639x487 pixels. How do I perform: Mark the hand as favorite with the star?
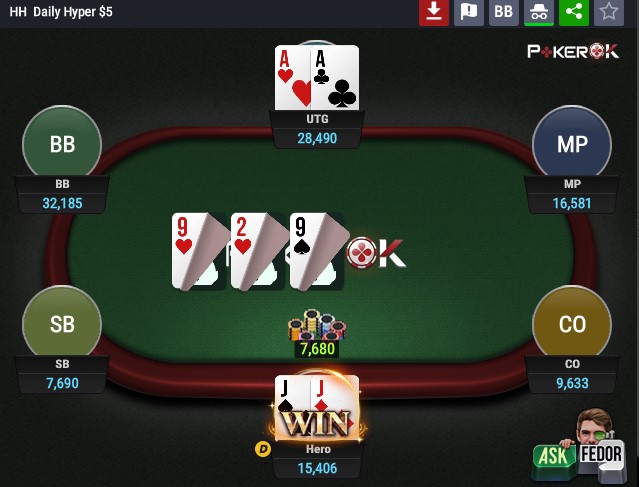pos(608,12)
